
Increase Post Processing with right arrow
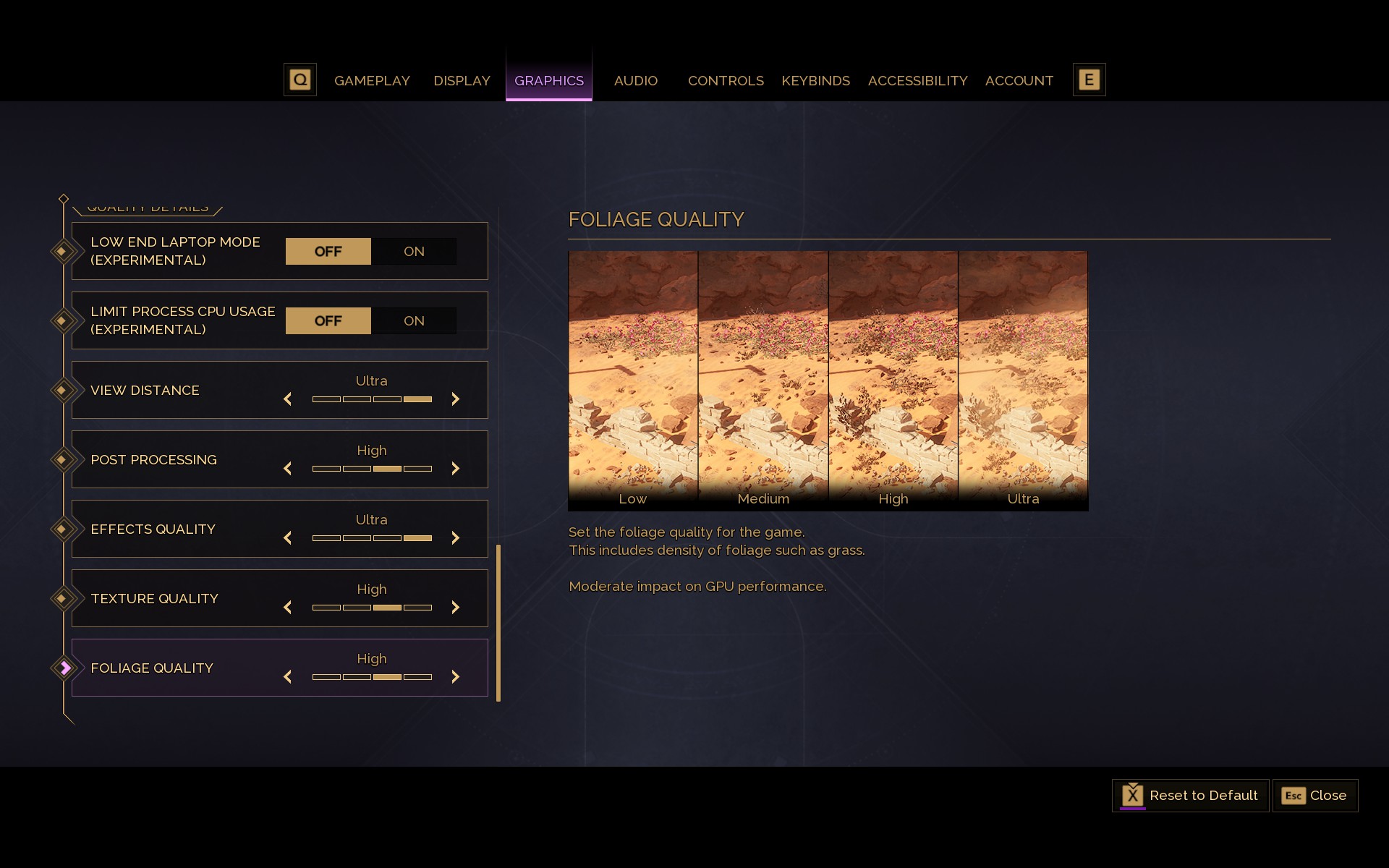[x=455, y=468]
